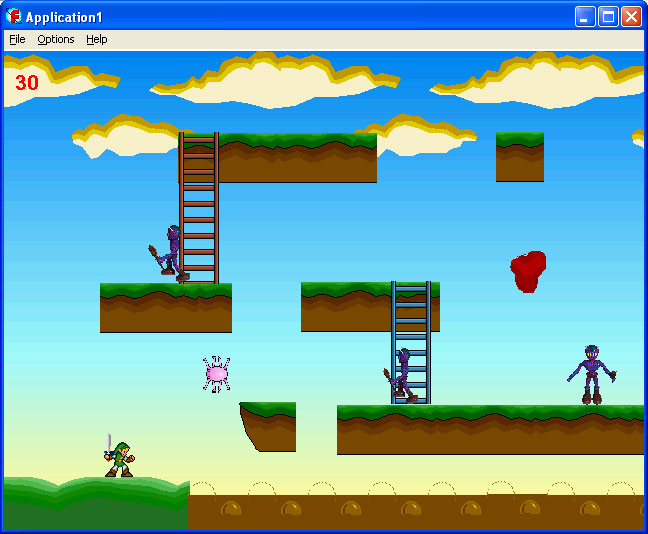Open the File menu
Screen dimensions: 648x534
17,40
